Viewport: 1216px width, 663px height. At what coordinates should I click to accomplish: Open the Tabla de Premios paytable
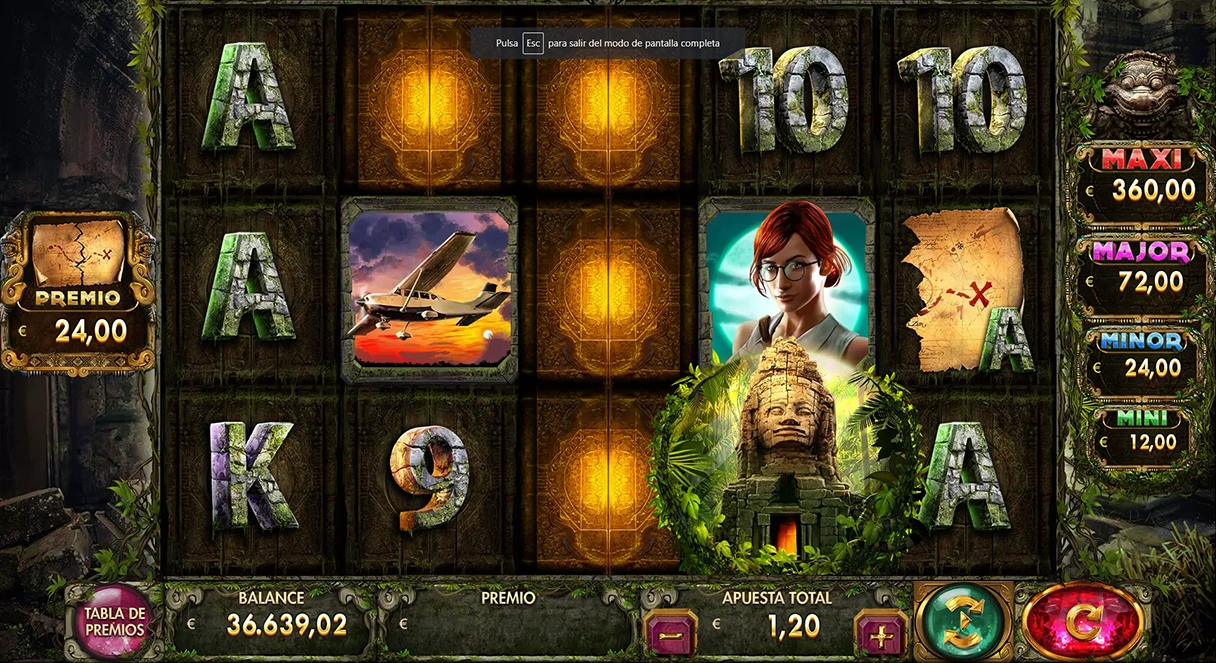point(115,621)
